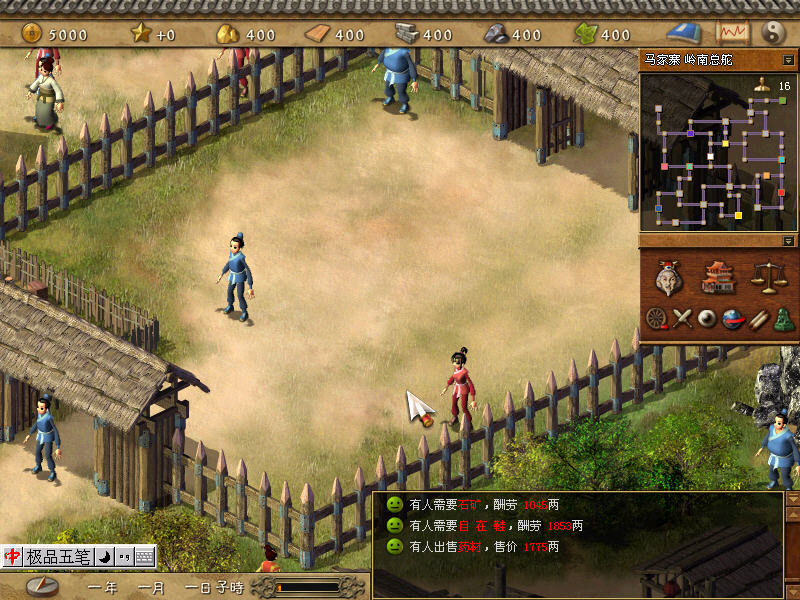This screenshot has width=800, height=600.
Task: Select the red pagoda building icon
Action: pyautogui.click(x=718, y=277)
